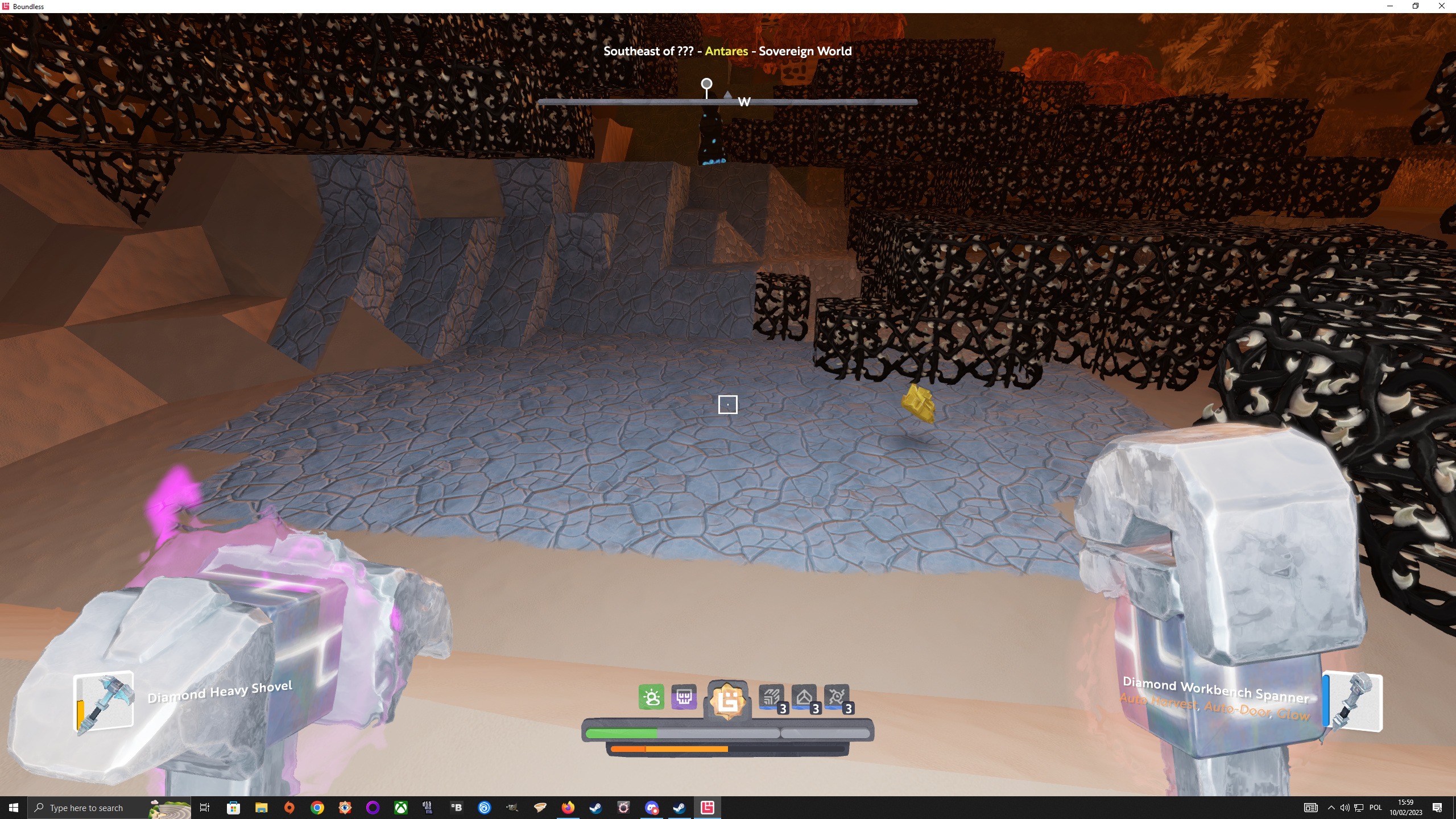Click the green sun-and-person status icon
Screen dimensions: 1456x819
651,697
